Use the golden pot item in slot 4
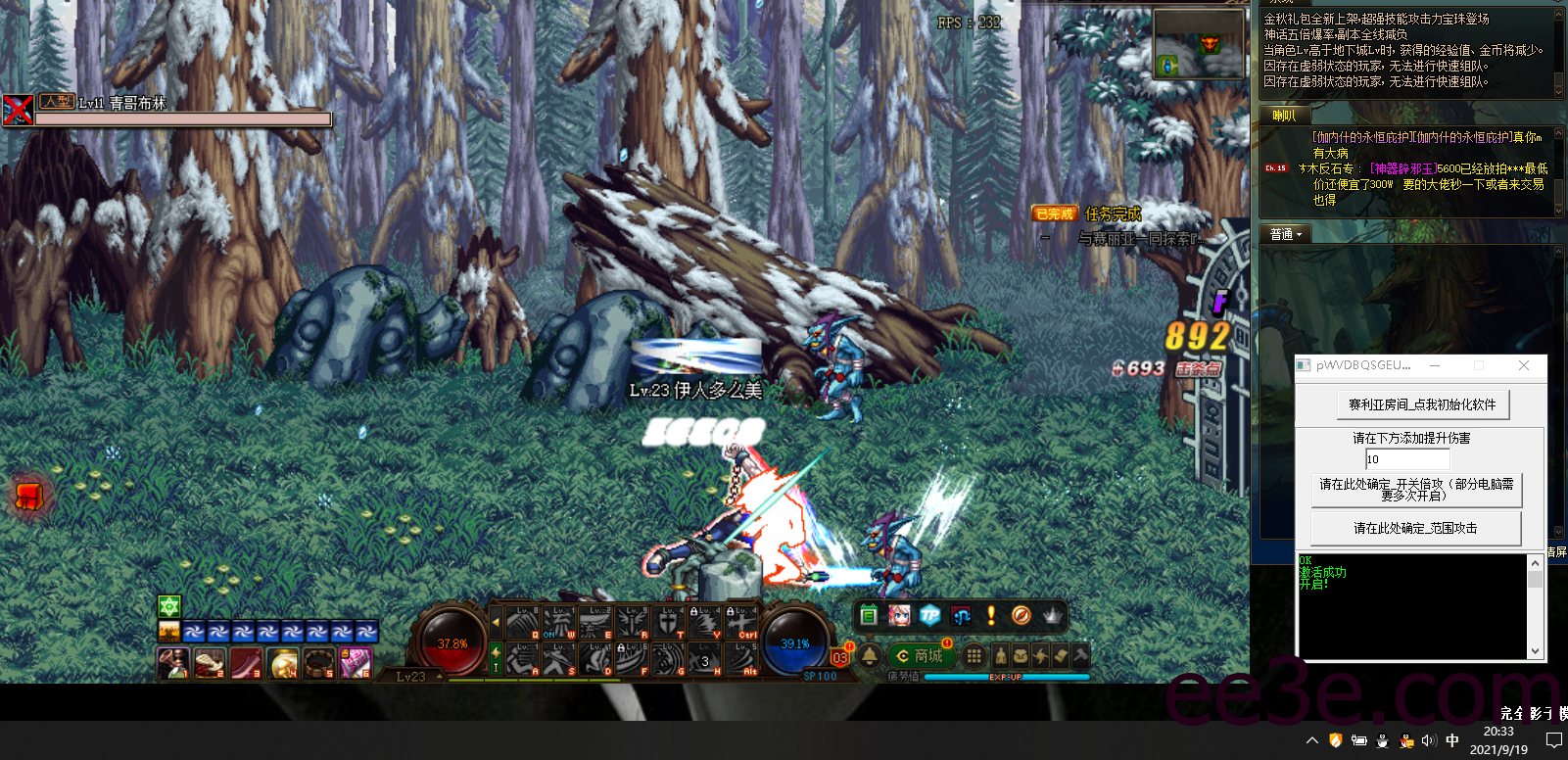 click(x=283, y=663)
